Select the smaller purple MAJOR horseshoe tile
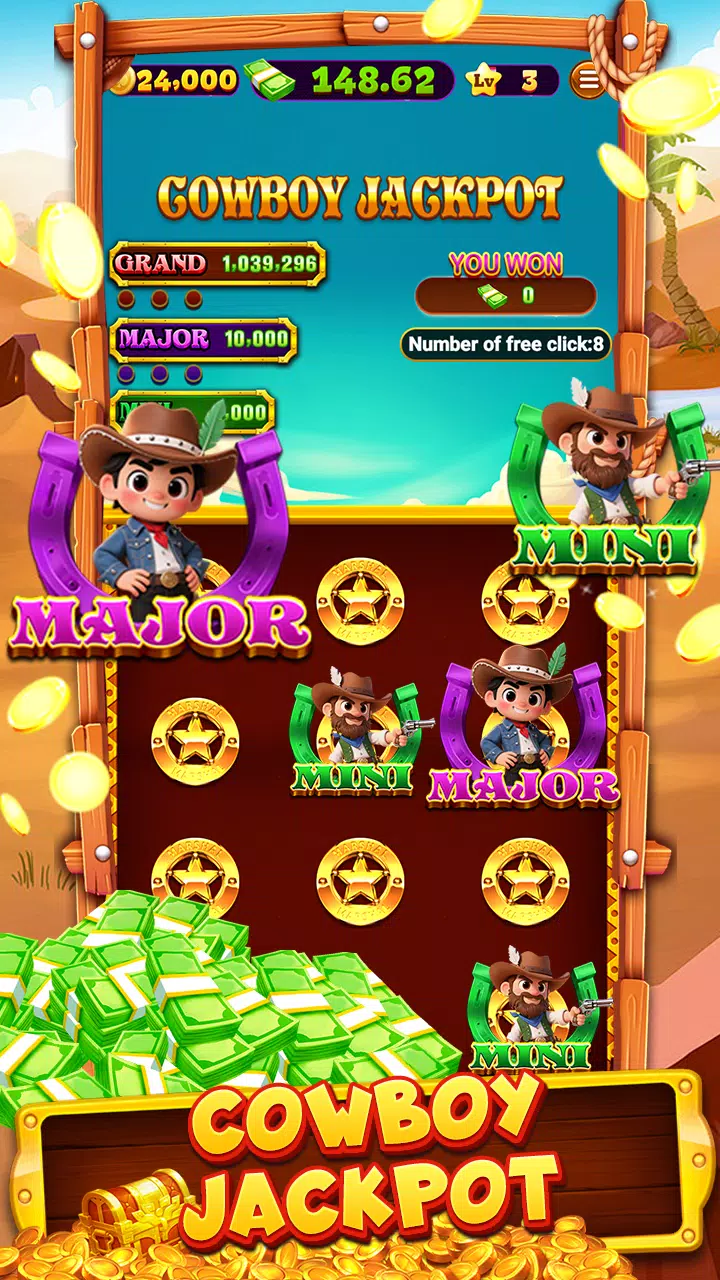Viewport: 720px width, 1280px height. (523, 730)
